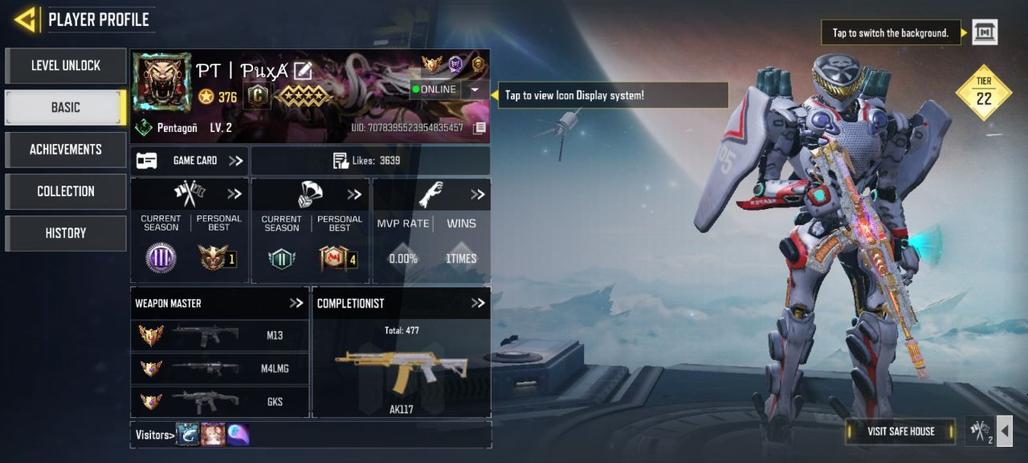Image resolution: width=1028 pixels, height=463 pixels.
Task: Go back using the yellow arrow
Action: coord(26,19)
